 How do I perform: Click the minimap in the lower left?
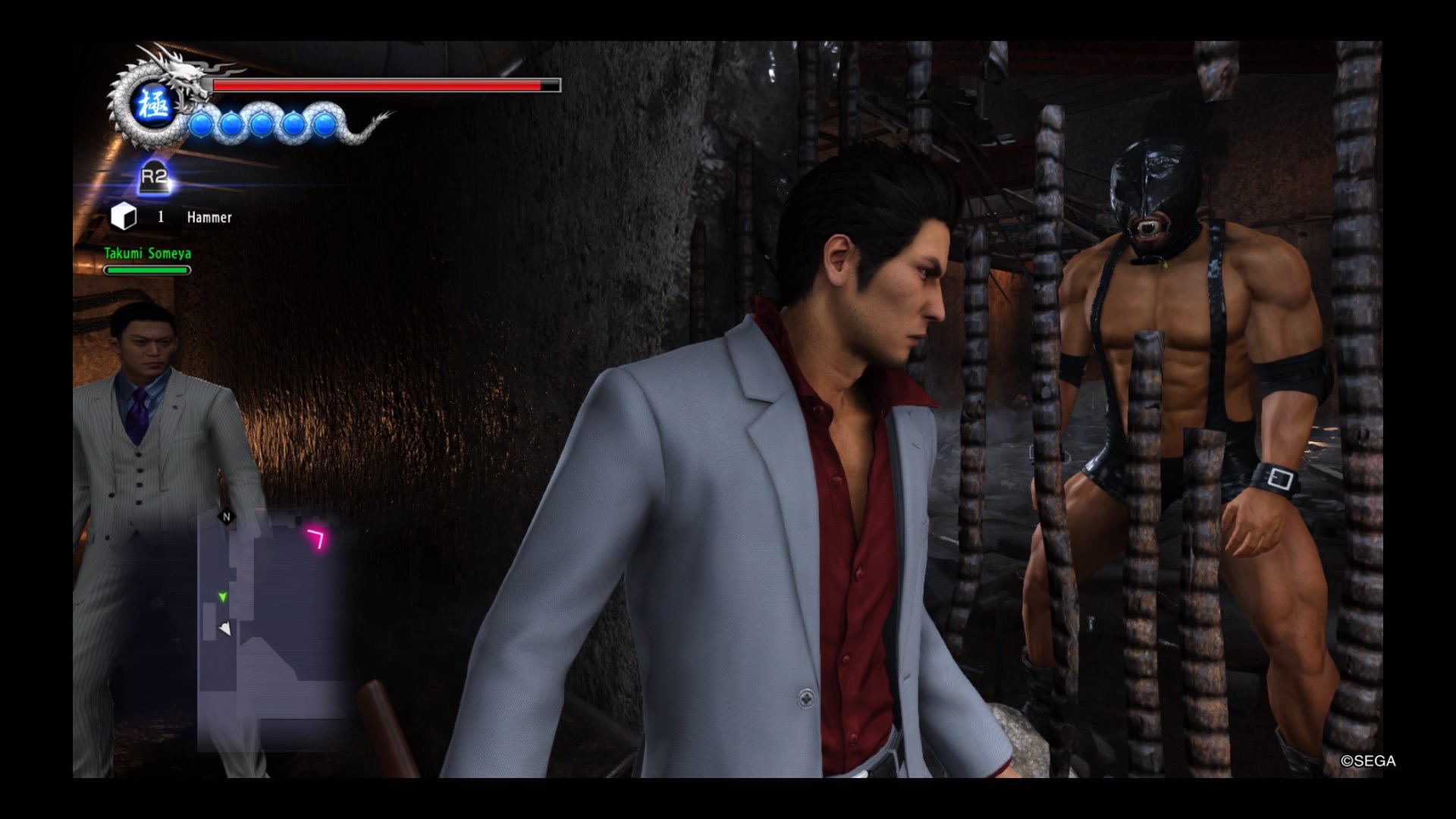pos(273,629)
